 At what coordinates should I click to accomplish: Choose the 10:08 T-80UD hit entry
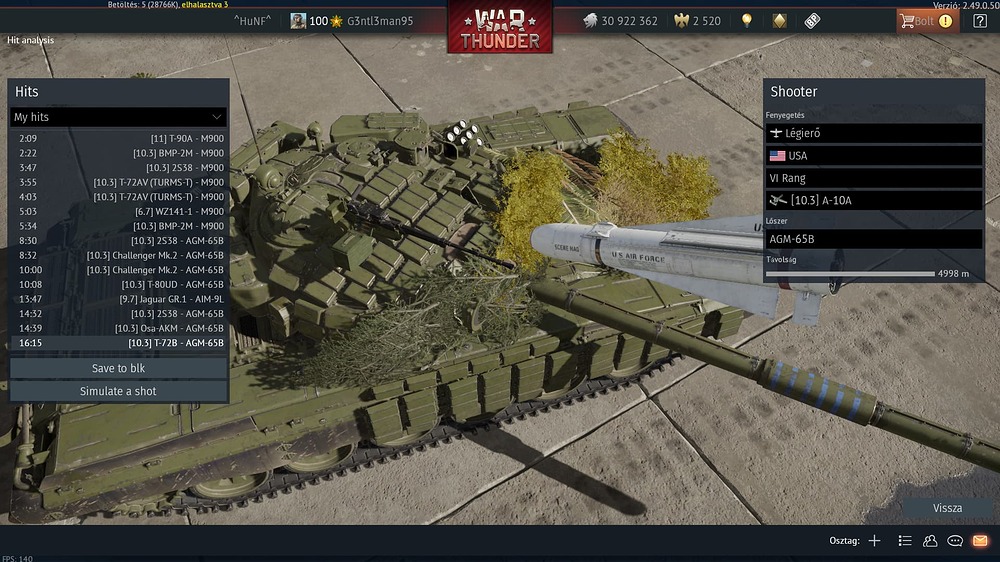pyautogui.click(x=118, y=284)
